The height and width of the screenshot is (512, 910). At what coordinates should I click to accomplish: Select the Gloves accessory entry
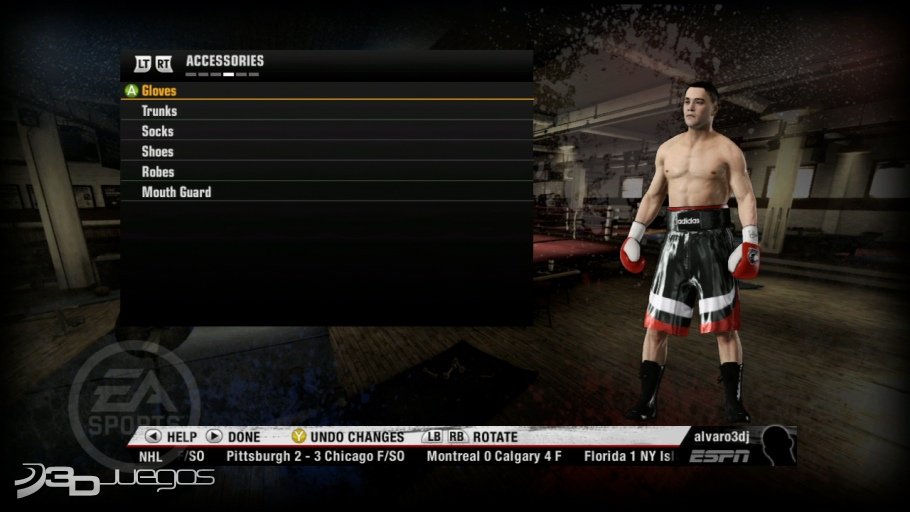[159, 91]
